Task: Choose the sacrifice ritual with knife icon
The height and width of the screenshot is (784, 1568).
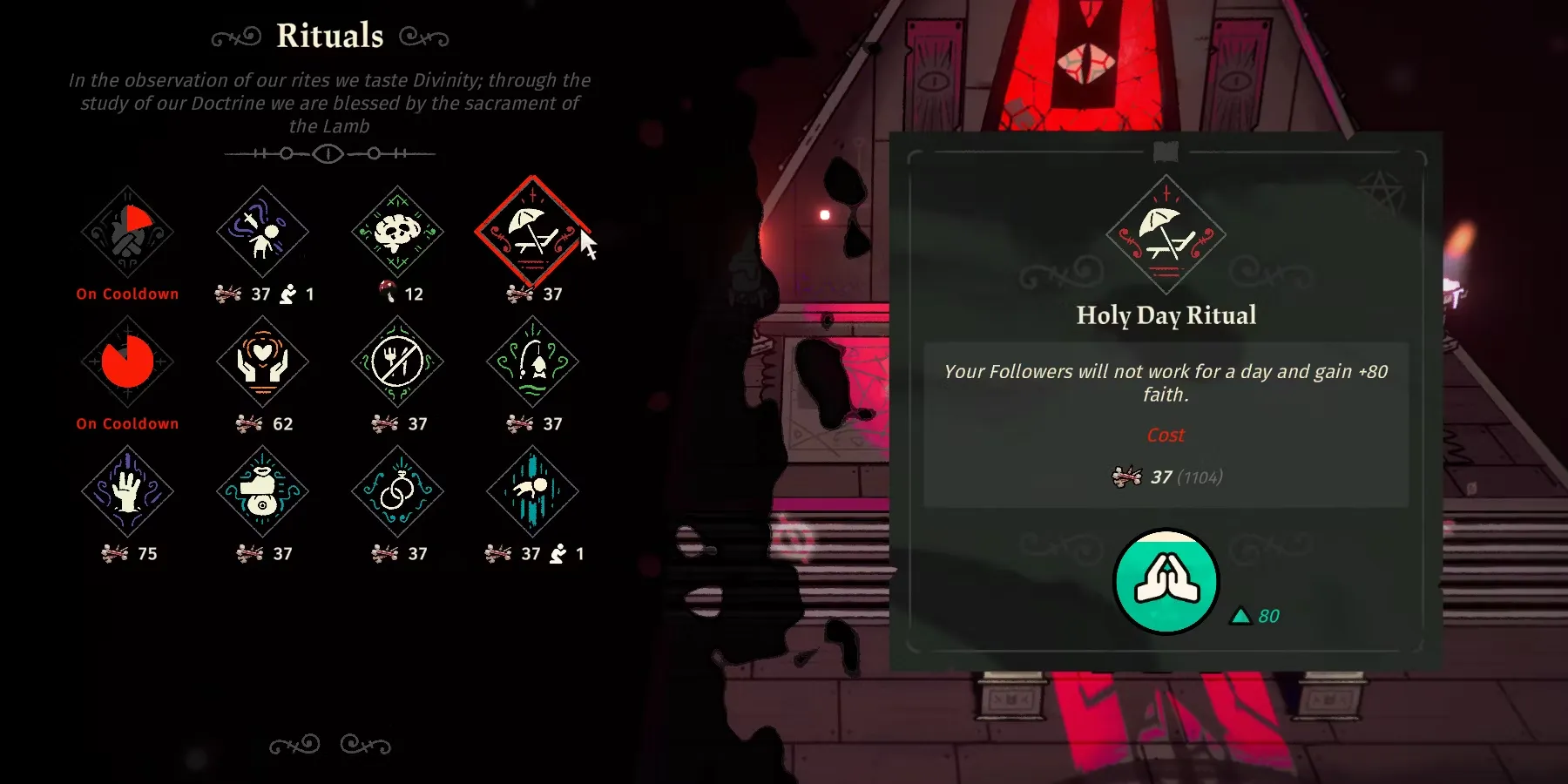Action: [x=262, y=232]
